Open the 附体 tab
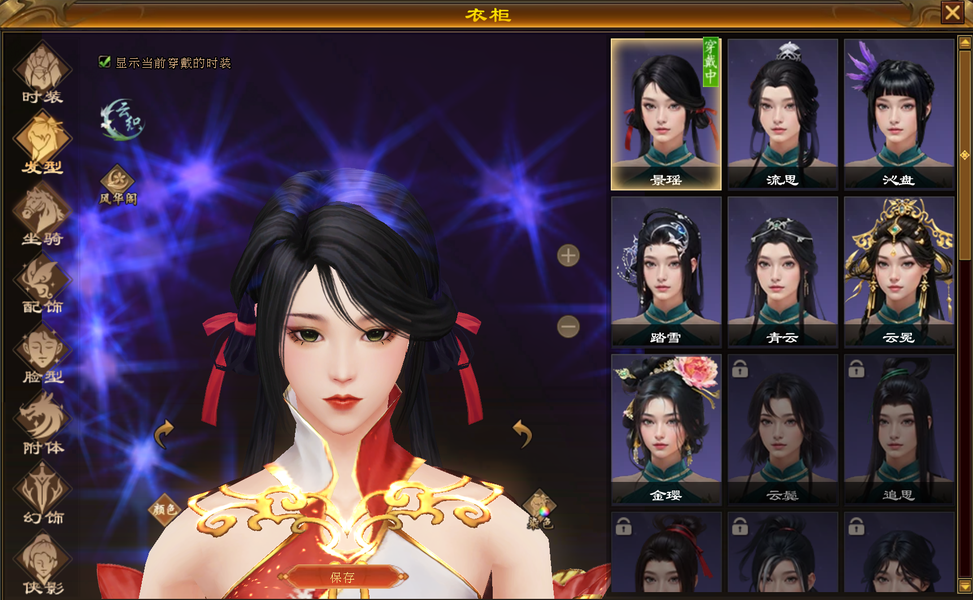 coord(42,423)
